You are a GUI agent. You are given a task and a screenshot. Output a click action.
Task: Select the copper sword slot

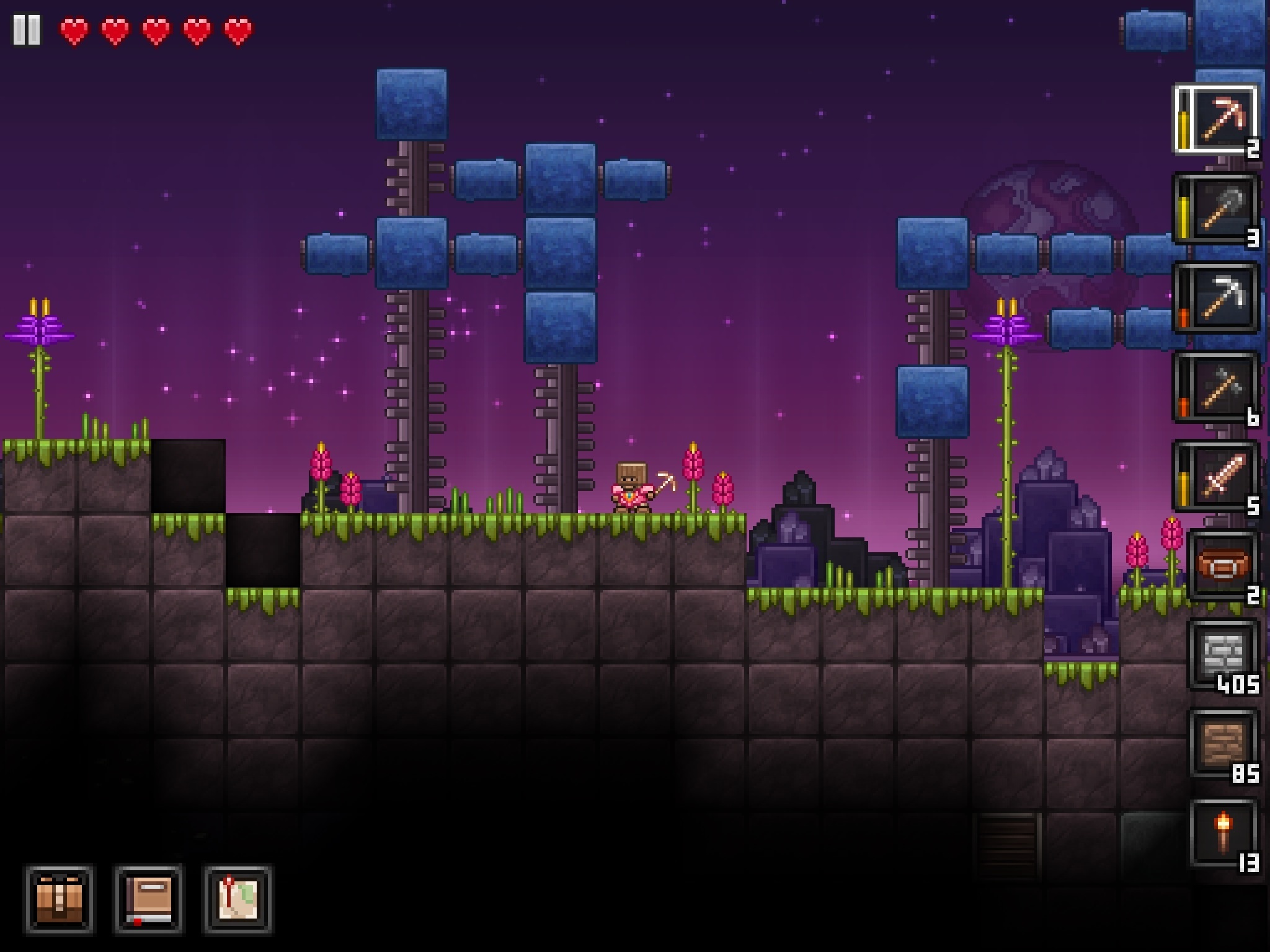[x=1218, y=477]
